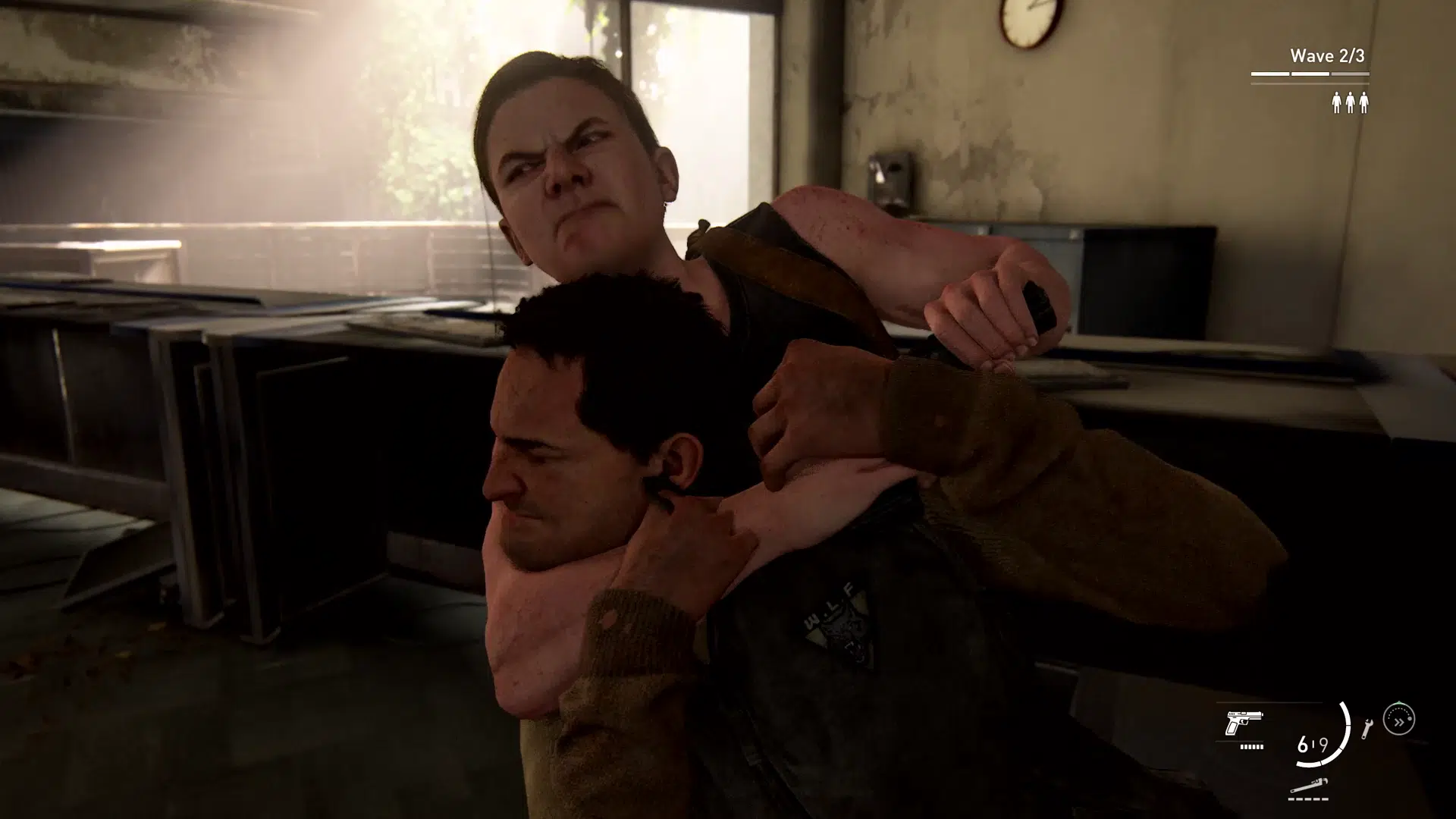Toggle the second wave progress segment
Screen dimensions: 1456x819
[1310, 74]
